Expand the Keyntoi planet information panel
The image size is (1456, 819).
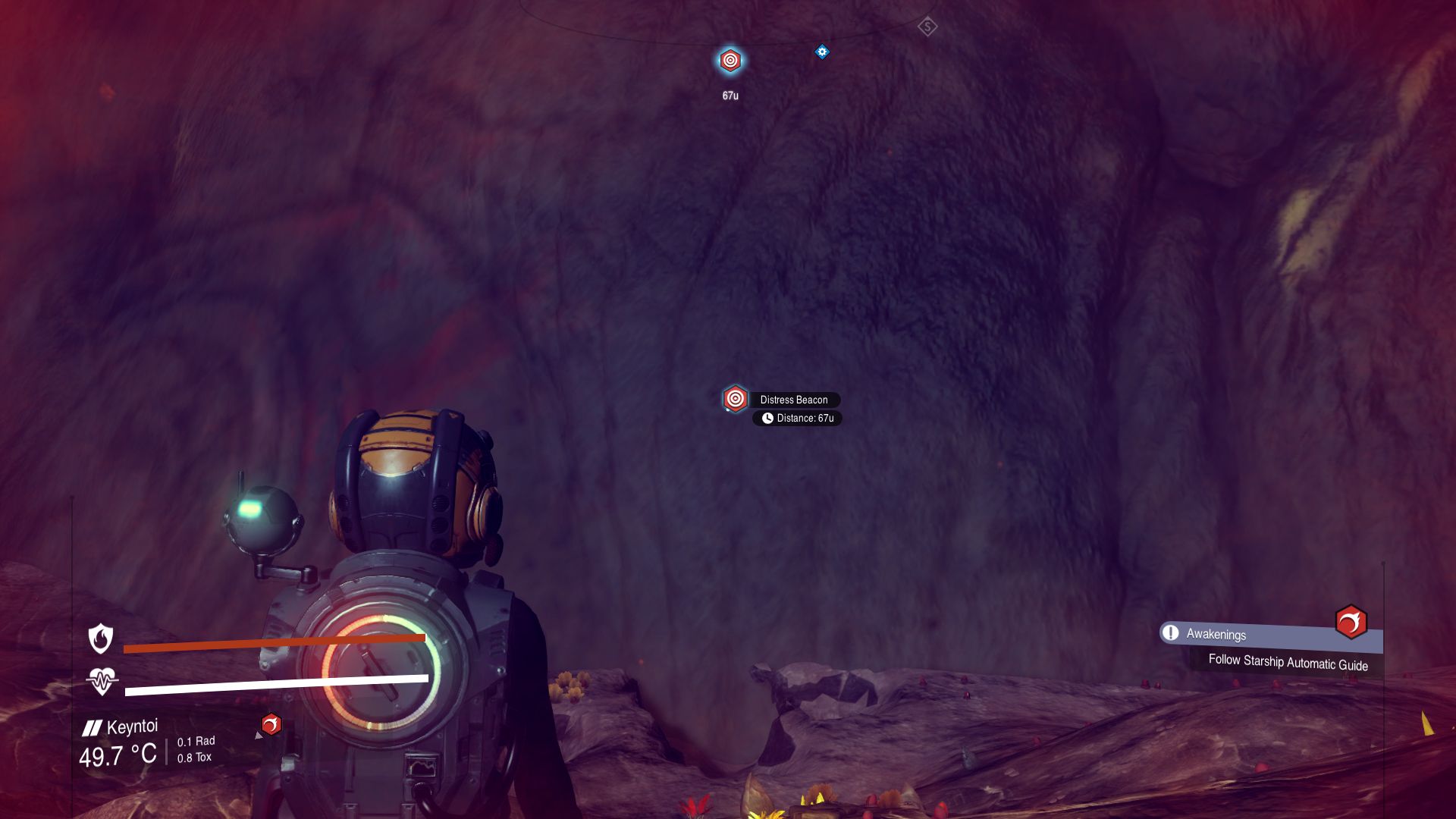[x=133, y=726]
